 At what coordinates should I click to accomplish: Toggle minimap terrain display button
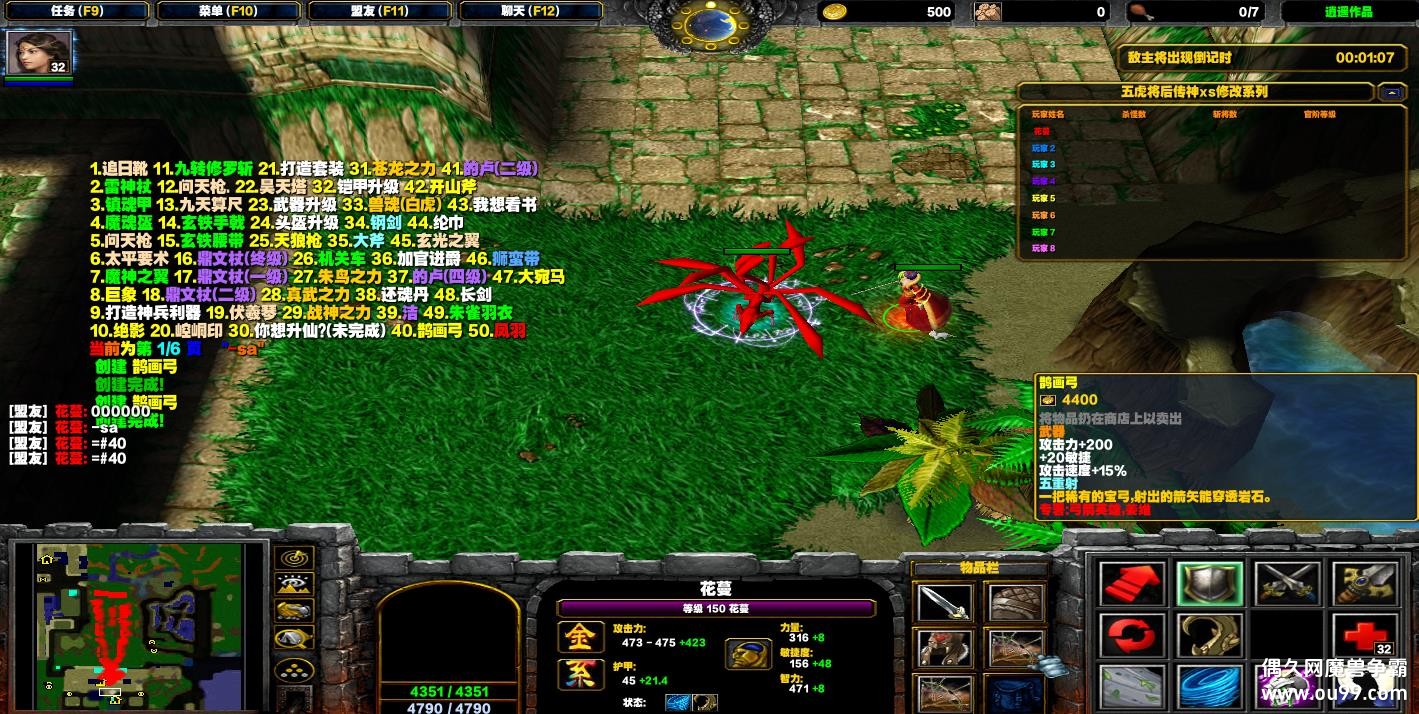coord(295,584)
